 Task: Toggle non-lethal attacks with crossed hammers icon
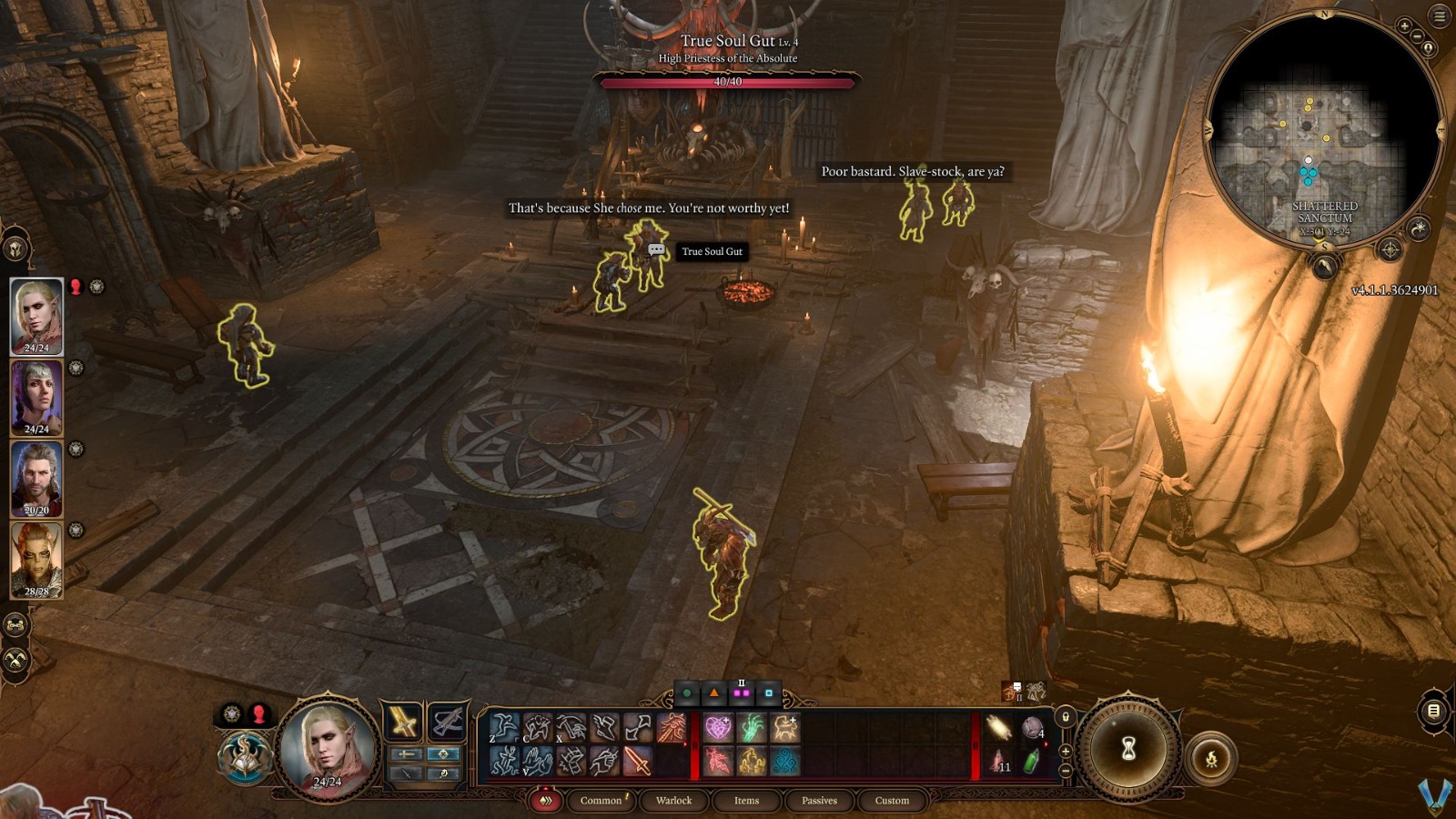14,659
